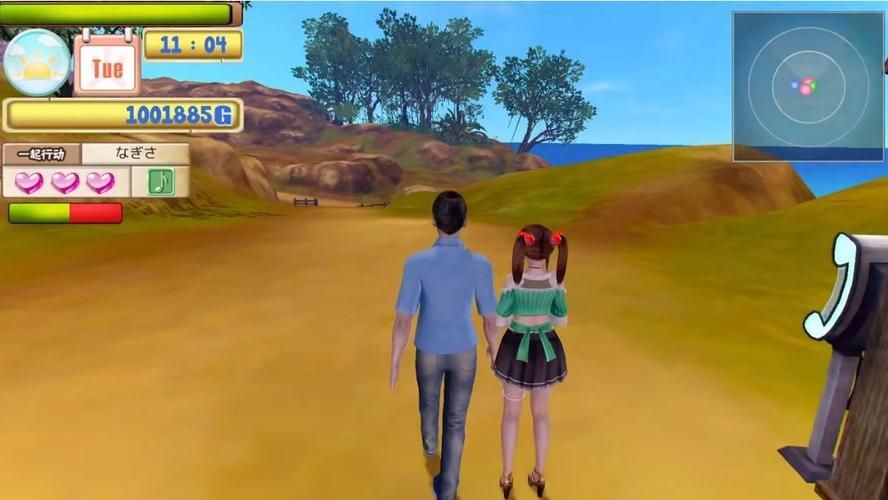888x500 pixels.
Task: Click the 一起行动 label
Action: pyautogui.click(x=41, y=154)
